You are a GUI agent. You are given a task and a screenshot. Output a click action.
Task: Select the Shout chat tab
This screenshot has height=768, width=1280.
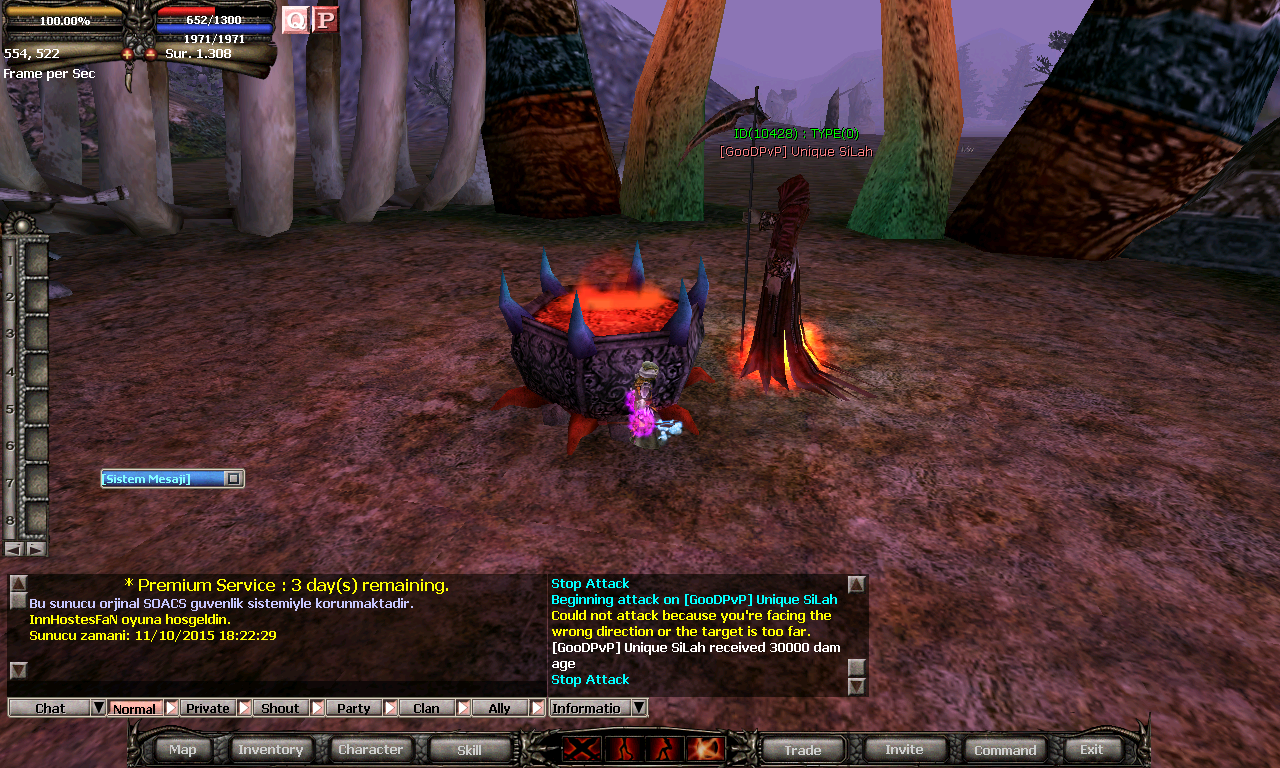pyautogui.click(x=280, y=708)
